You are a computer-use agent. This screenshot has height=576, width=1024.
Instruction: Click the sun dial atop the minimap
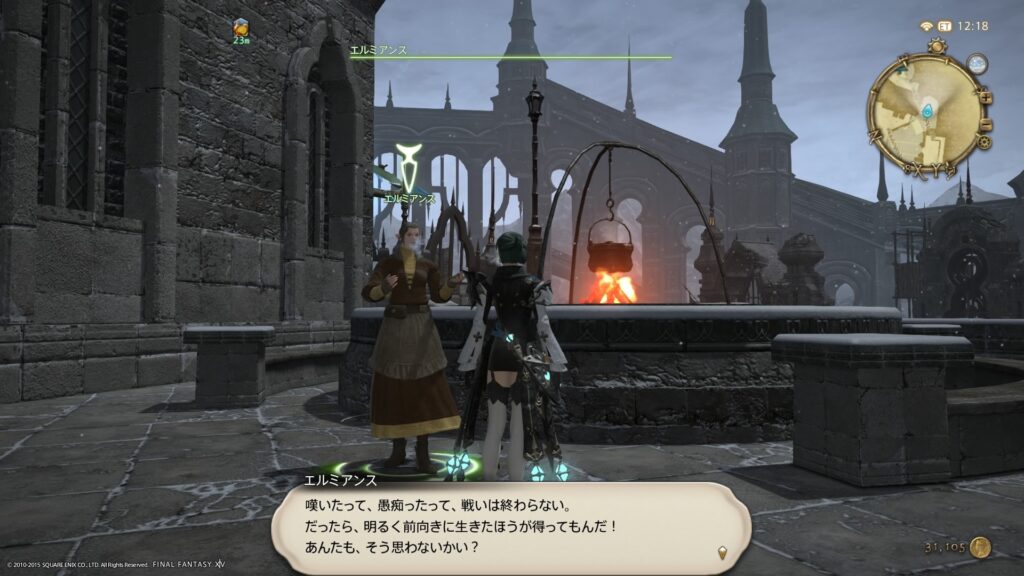pyautogui.click(x=936, y=47)
